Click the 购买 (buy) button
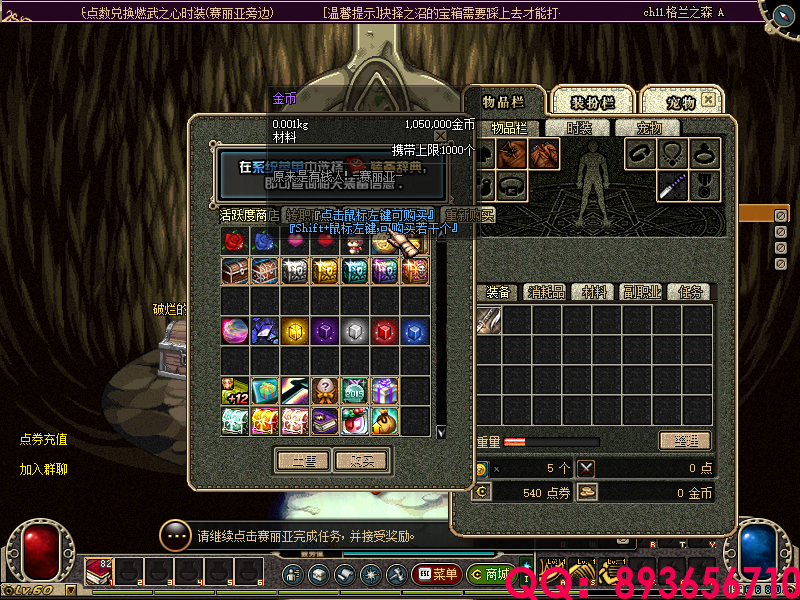The image size is (800, 600). (x=361, y=461)
